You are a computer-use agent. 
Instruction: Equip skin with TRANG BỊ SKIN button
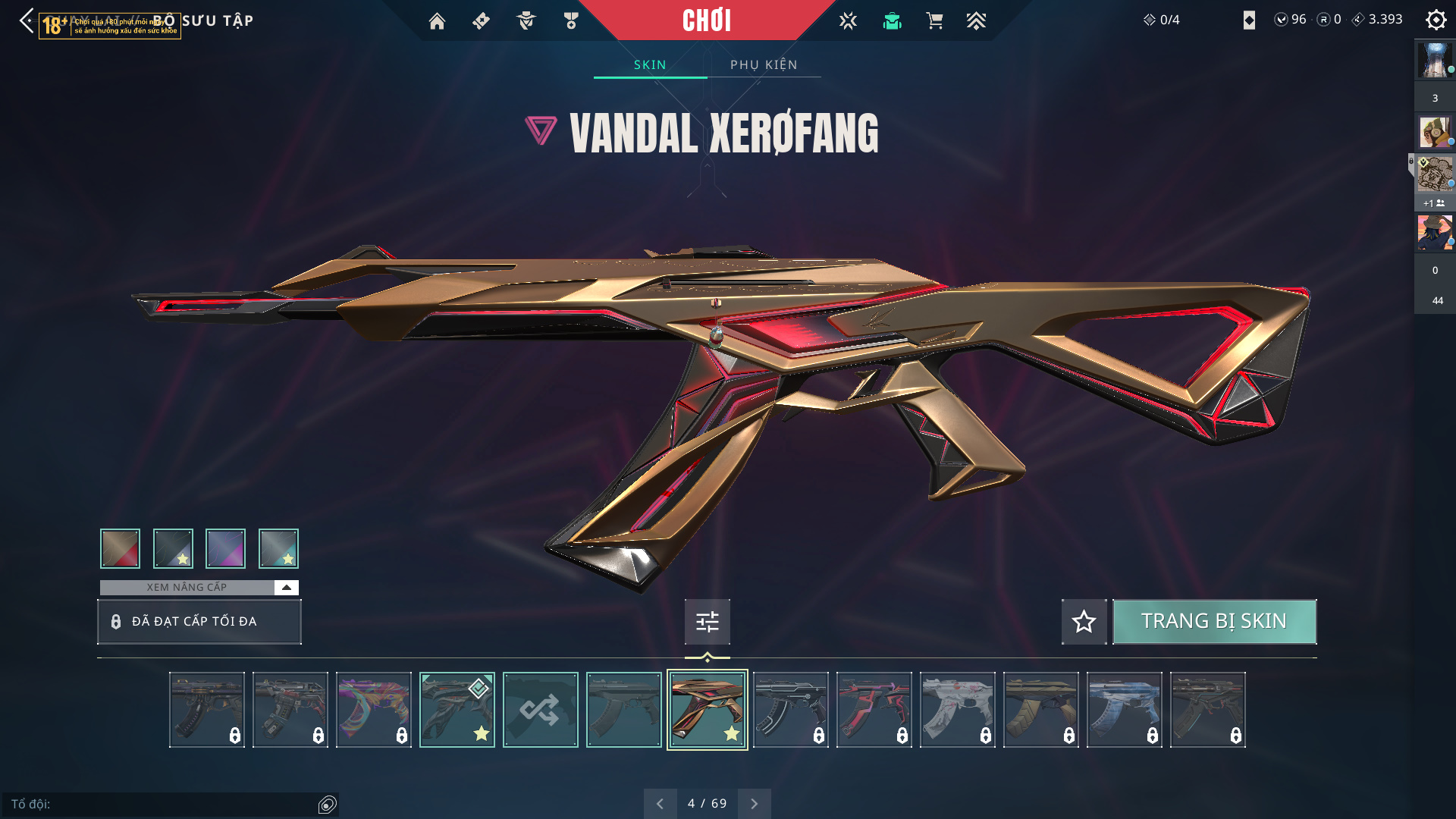(x=1214, y=622)
